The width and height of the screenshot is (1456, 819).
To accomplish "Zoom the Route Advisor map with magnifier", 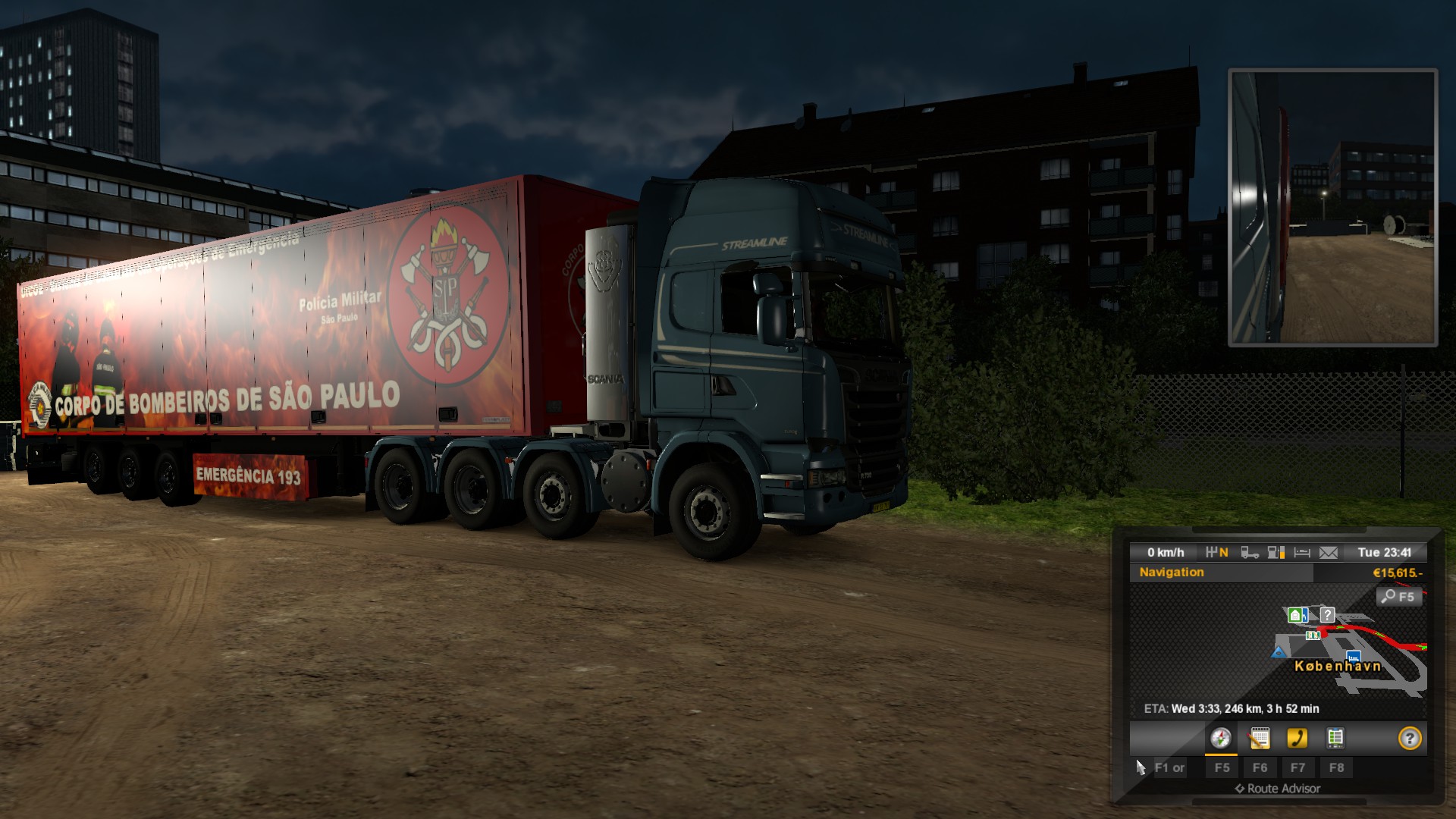I will coord(1398,597).
